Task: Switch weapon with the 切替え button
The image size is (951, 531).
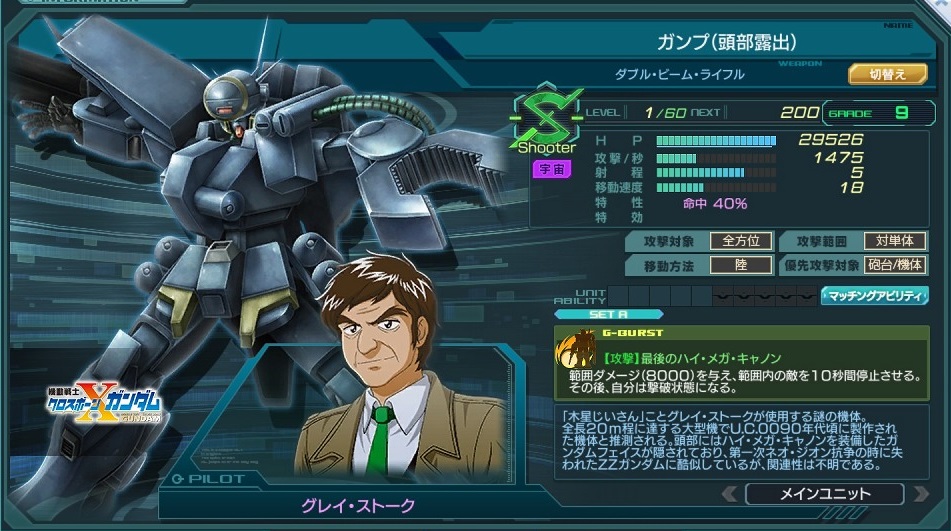Action: [888, 74]
